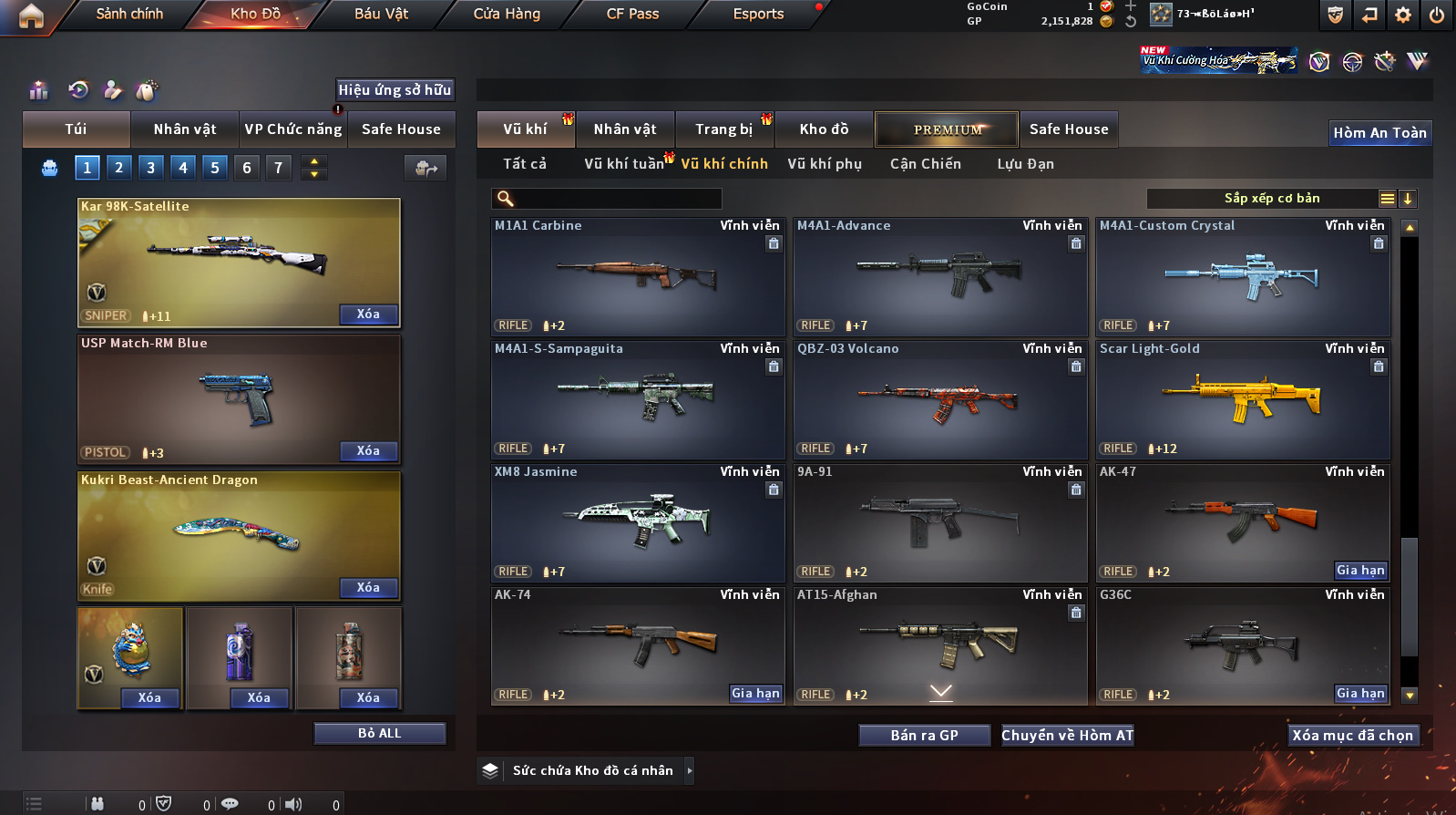Open the CF Pass menu
Viewport: 1456px width, 815px height.
632,14
